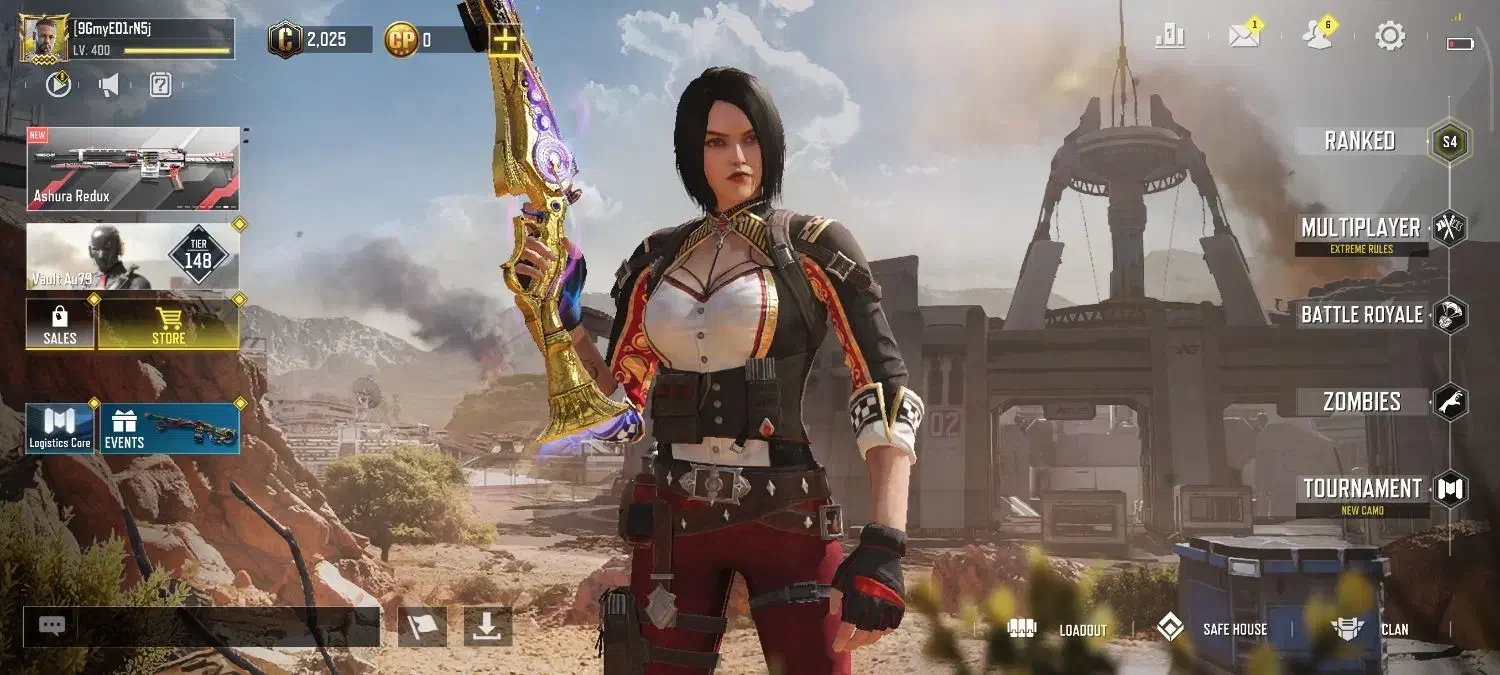Show the Events page
This screenshot has width=1500, height=675.
point(169,428)
